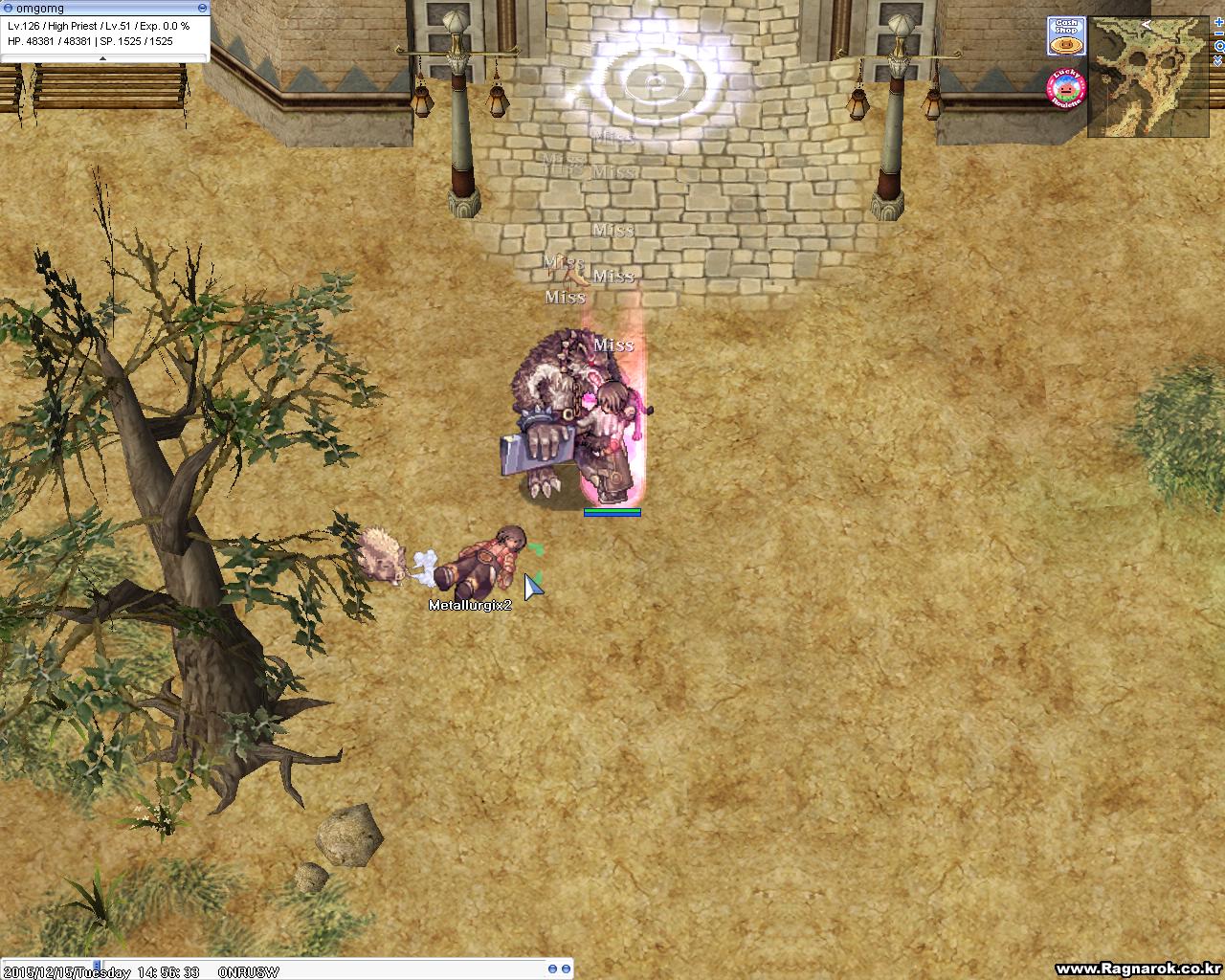Click the globe icon on the omgomg window

click(9, 8)
